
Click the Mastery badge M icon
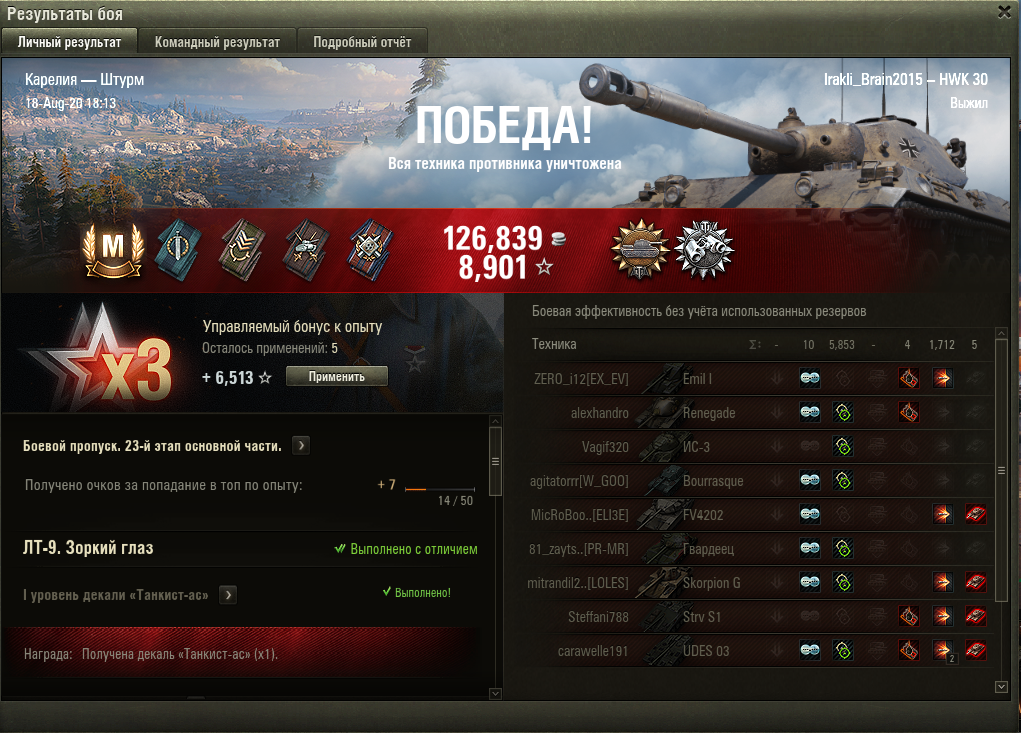pos(113,248)
